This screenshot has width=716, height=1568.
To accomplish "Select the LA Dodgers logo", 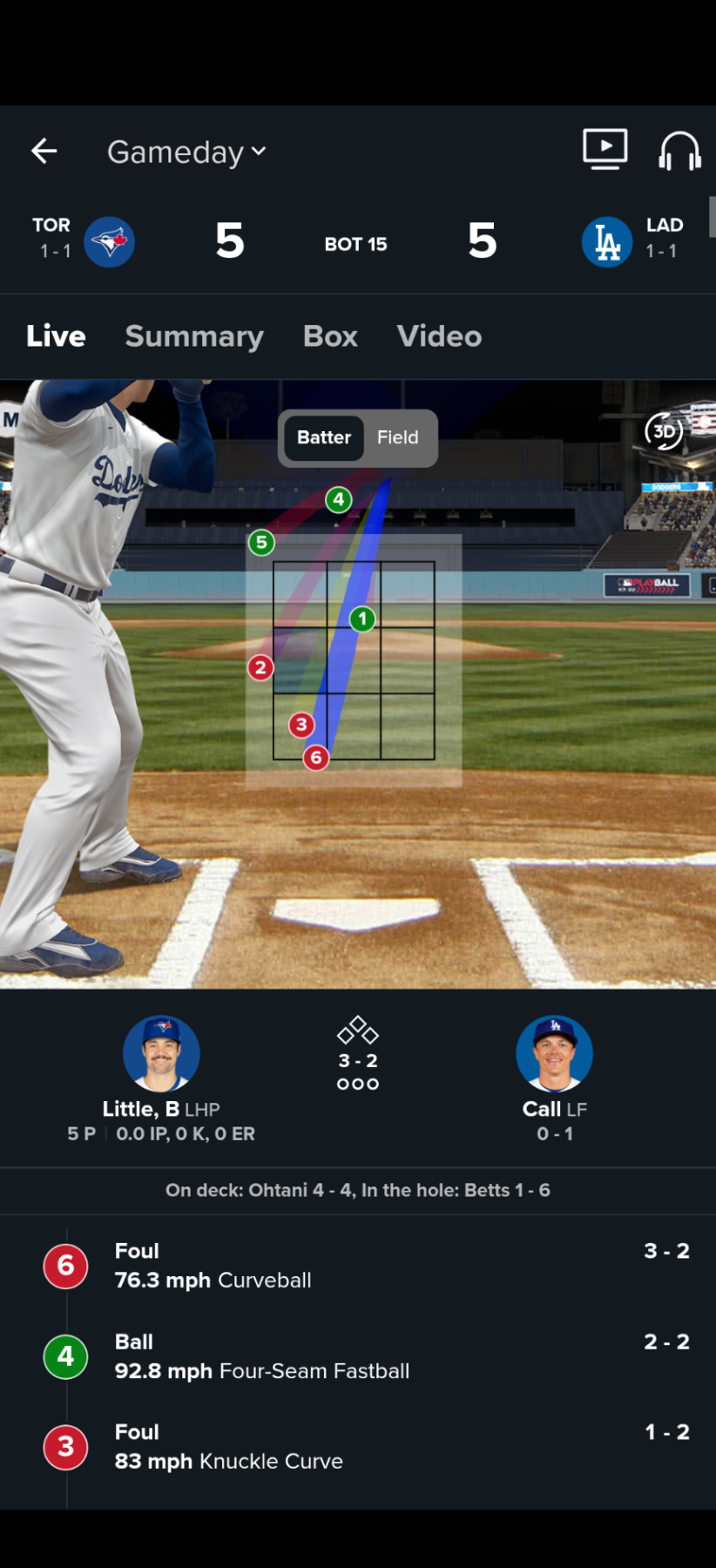I will [607, 241].
